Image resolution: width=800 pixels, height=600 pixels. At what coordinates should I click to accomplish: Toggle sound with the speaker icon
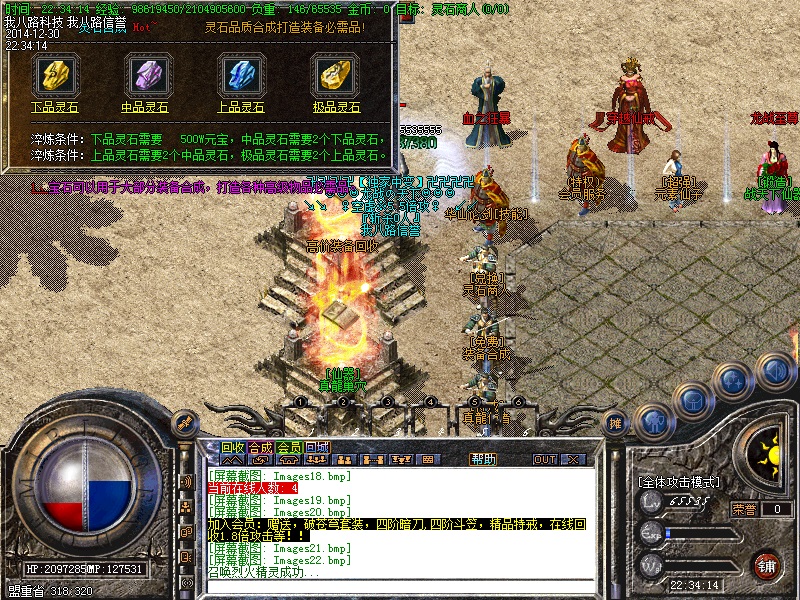(775, 372)
